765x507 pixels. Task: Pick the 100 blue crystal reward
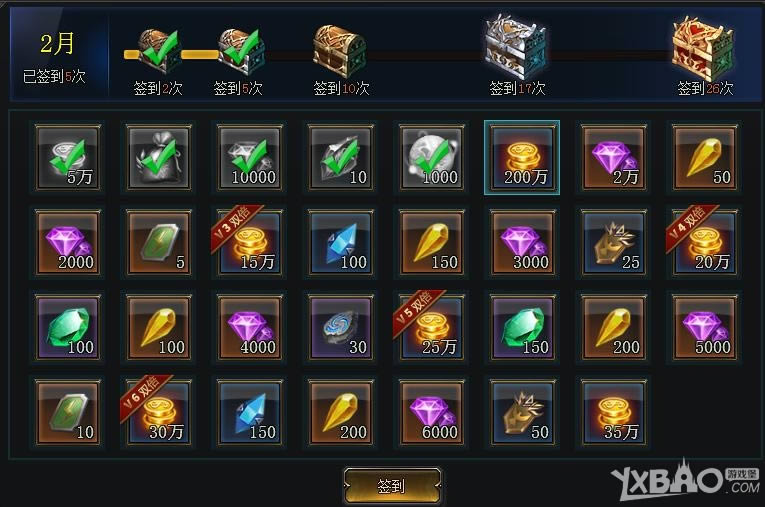click(340, 242)
